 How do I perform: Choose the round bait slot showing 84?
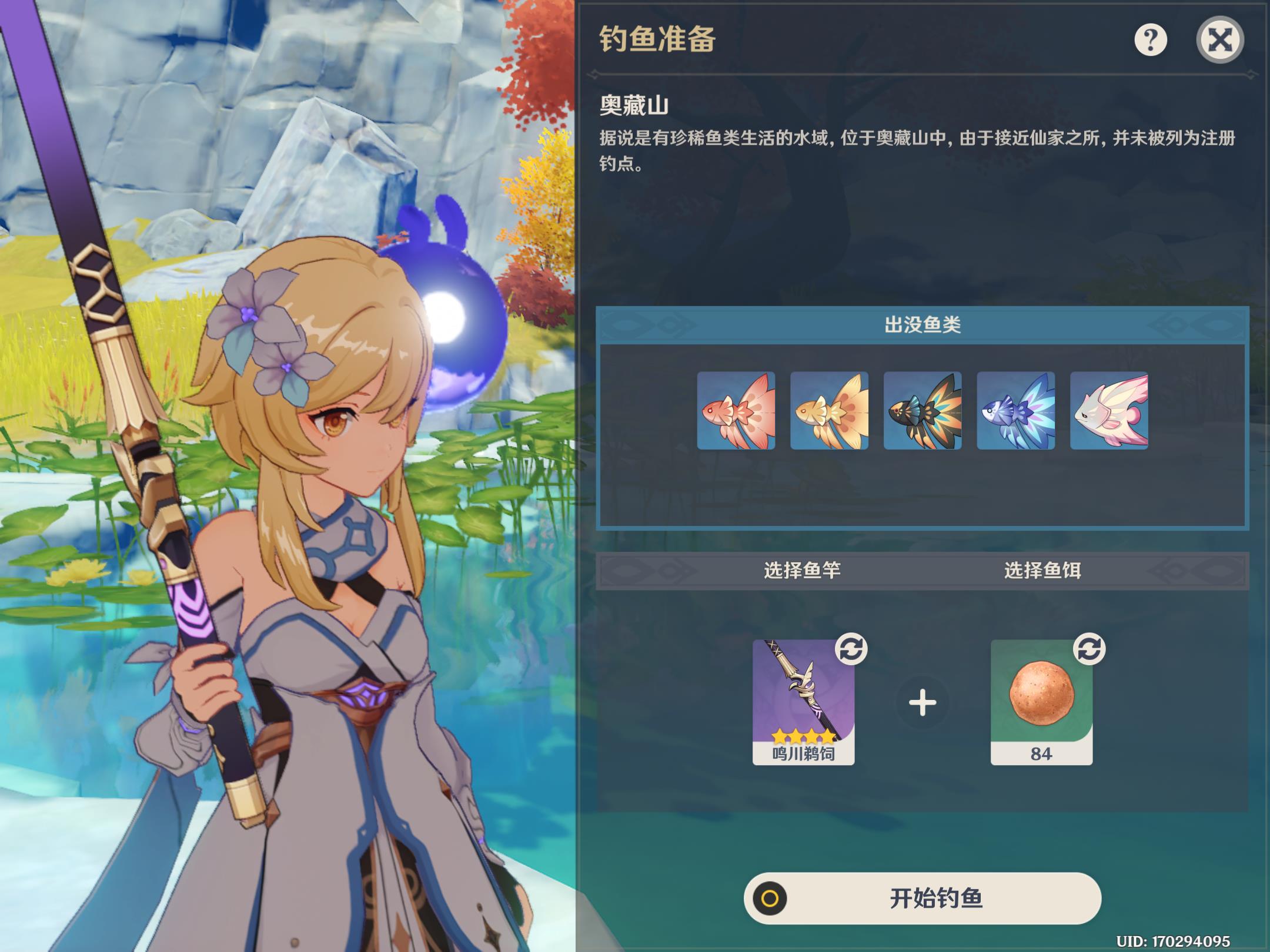[x=1041, y=702]
